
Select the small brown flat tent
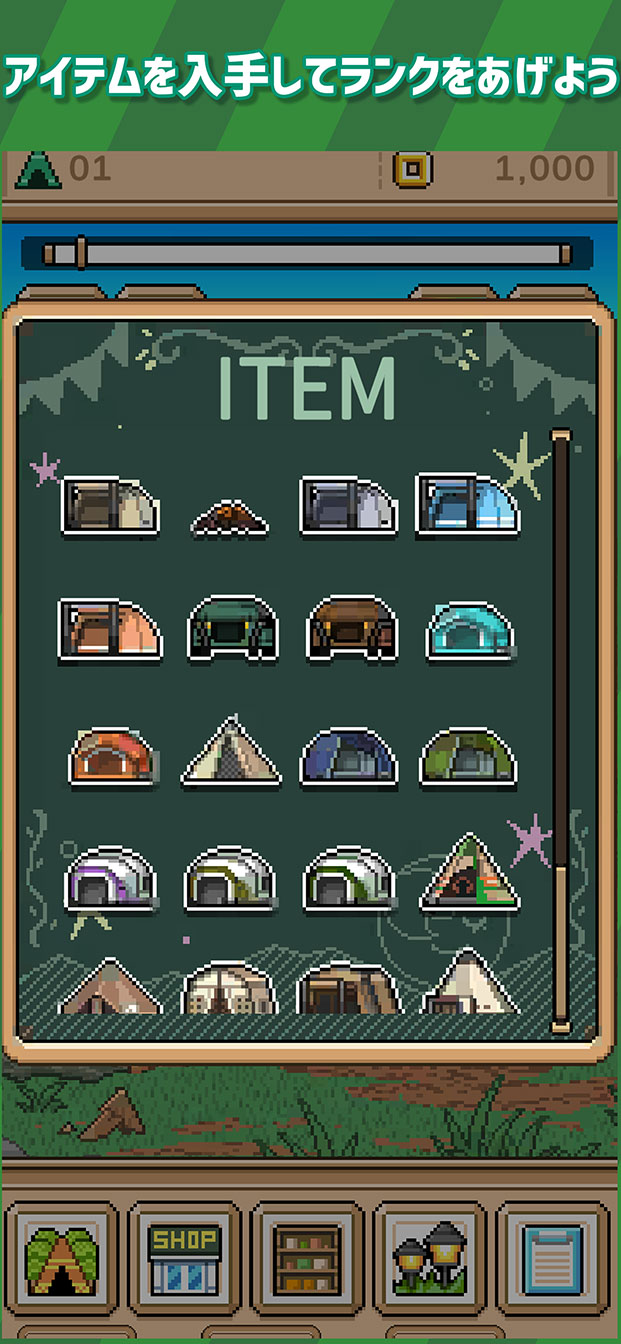229,517
